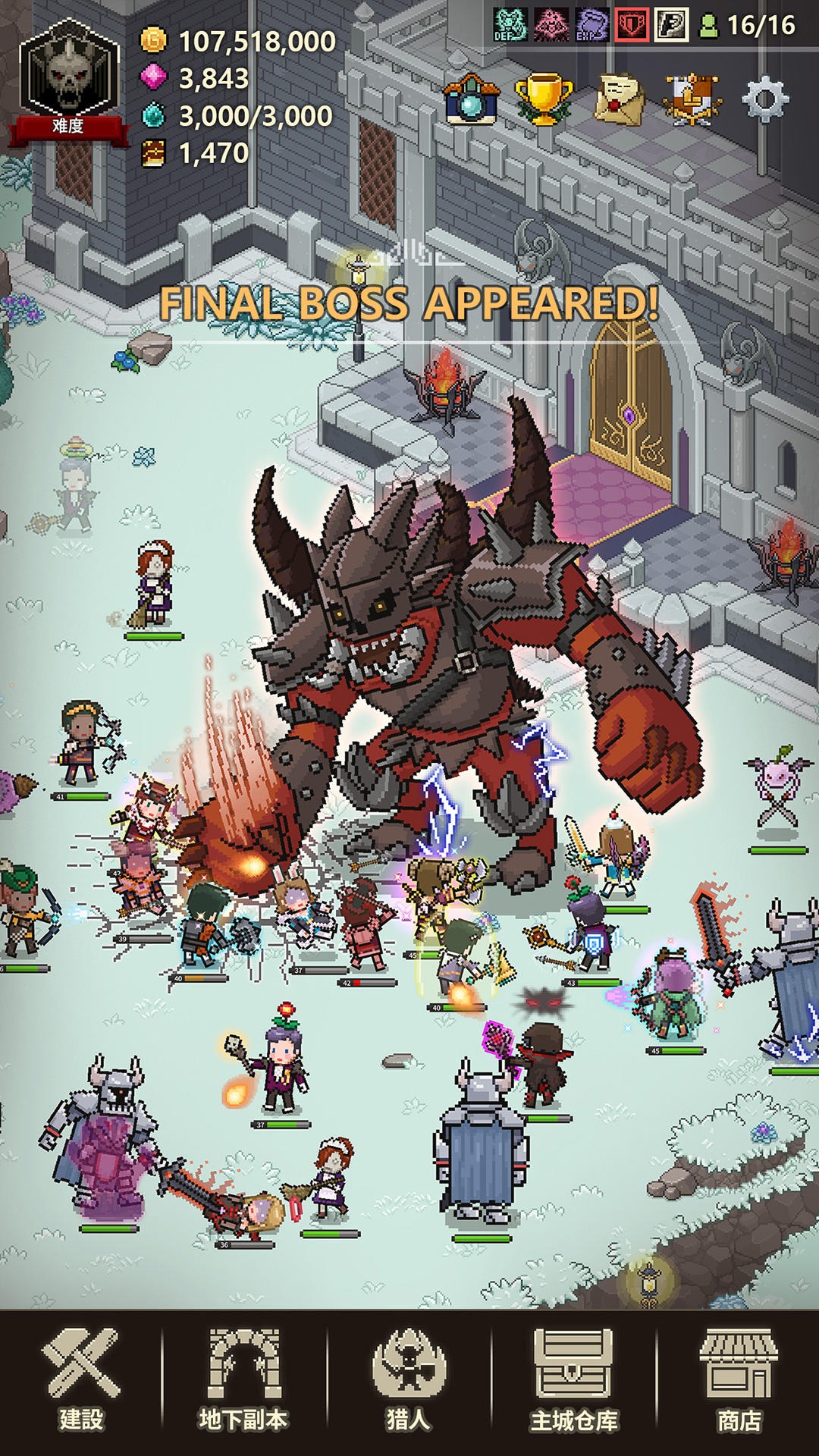This screenshot has height=1456, width=819.
Task: Tap the red shield buff icon
Action: [x=631, y=25]
